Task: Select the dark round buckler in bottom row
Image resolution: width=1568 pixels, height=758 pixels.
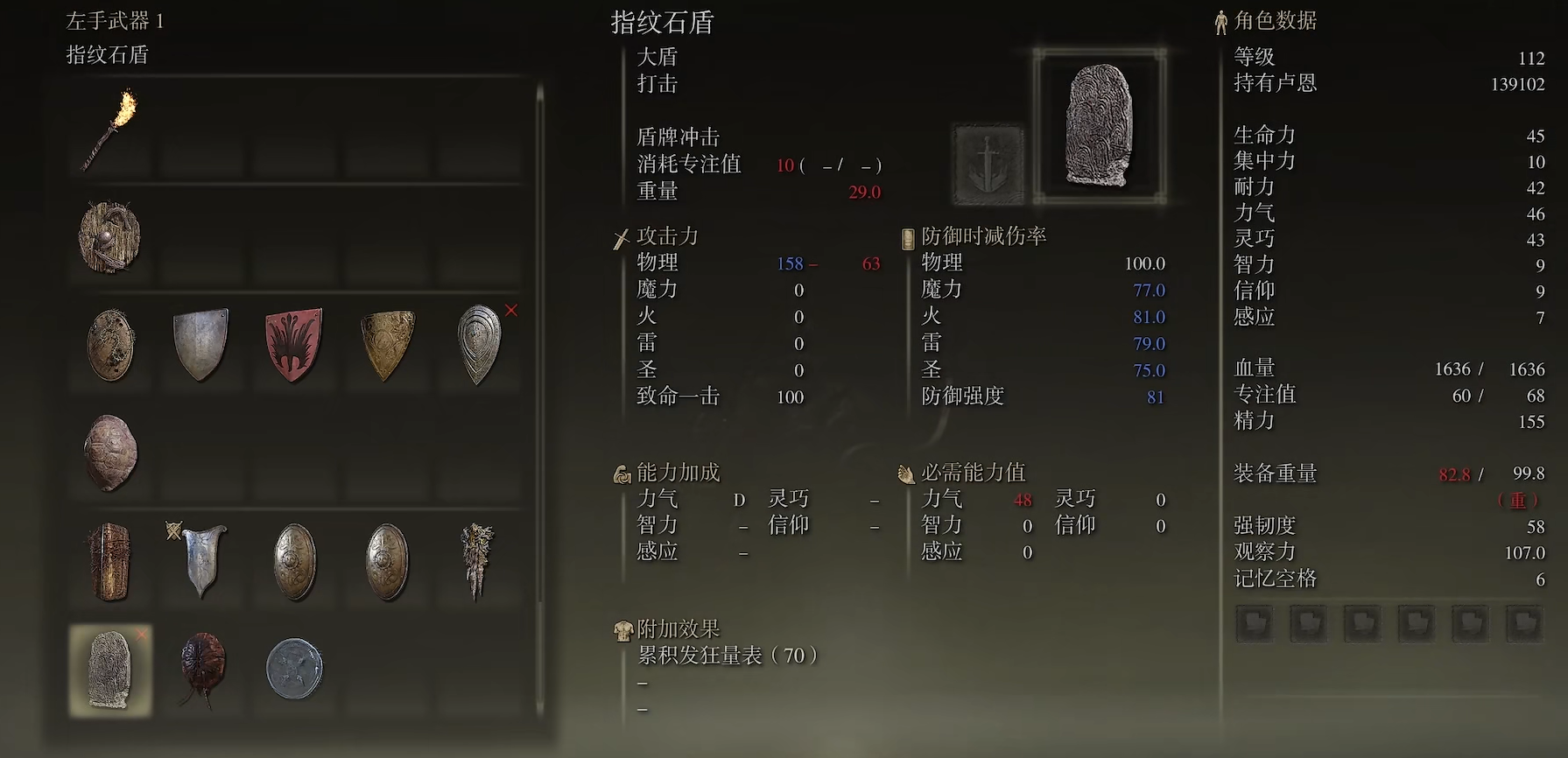Action: [x=292, y=668]
